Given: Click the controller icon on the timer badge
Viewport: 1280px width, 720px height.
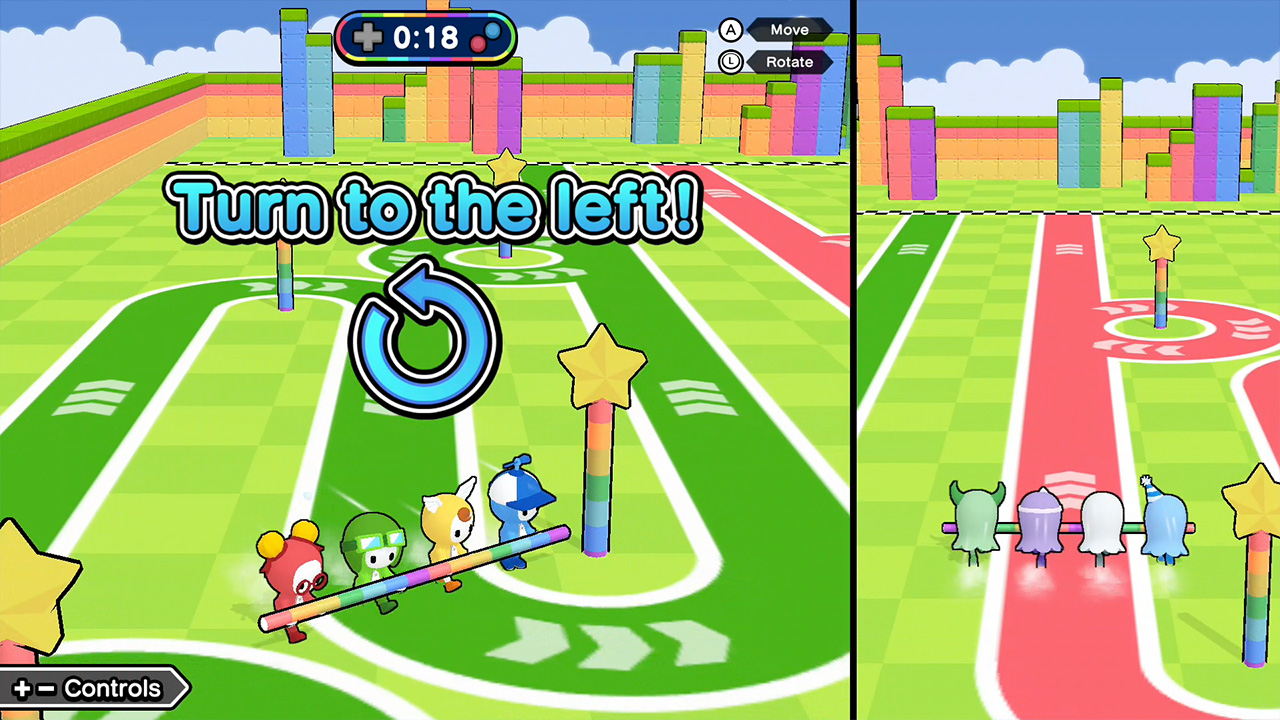Looking at the screenshot, I should pos(369,38).
